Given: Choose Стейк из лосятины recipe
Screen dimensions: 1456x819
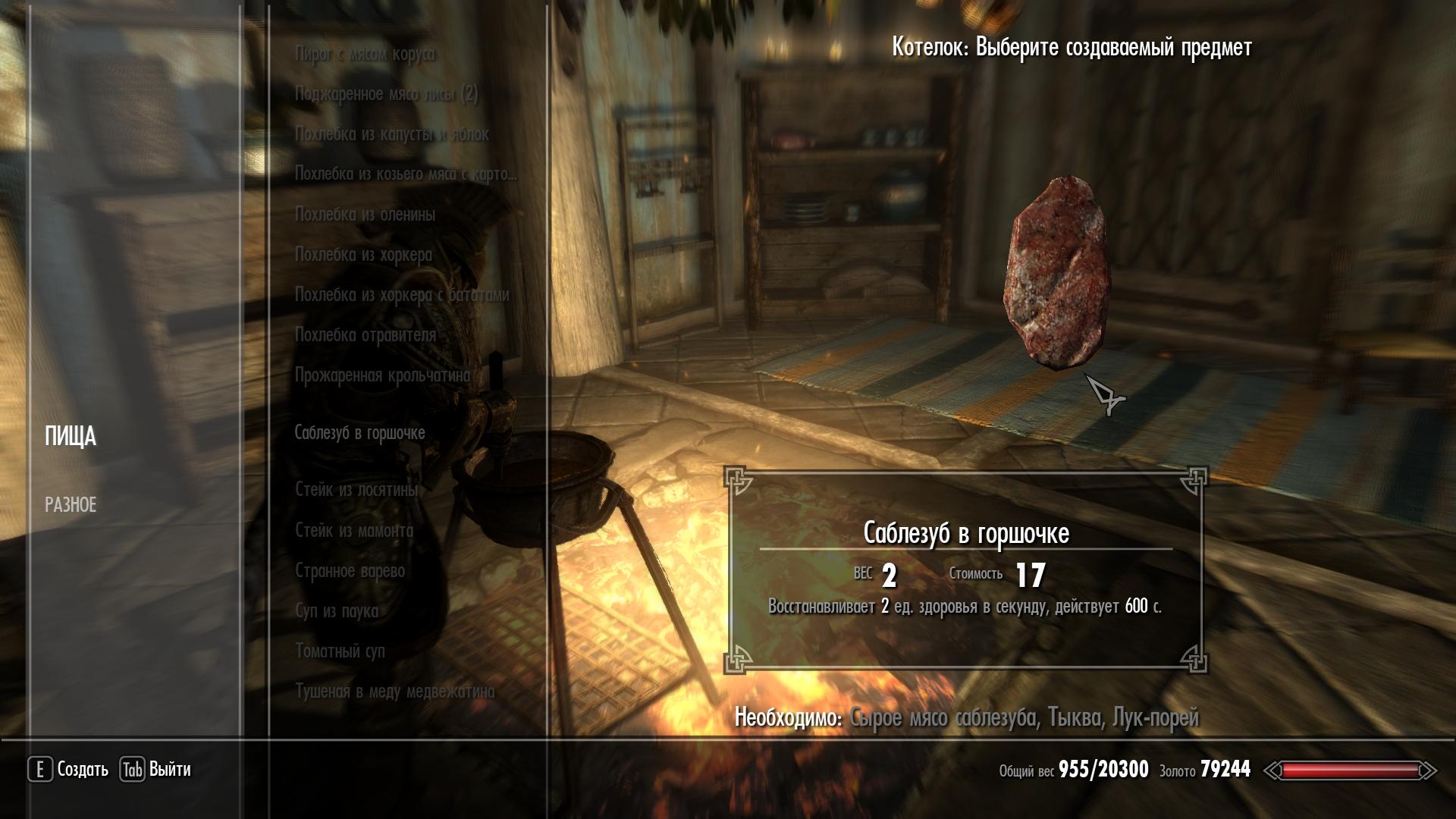Looking at the screenshot, I should point(356,490).
